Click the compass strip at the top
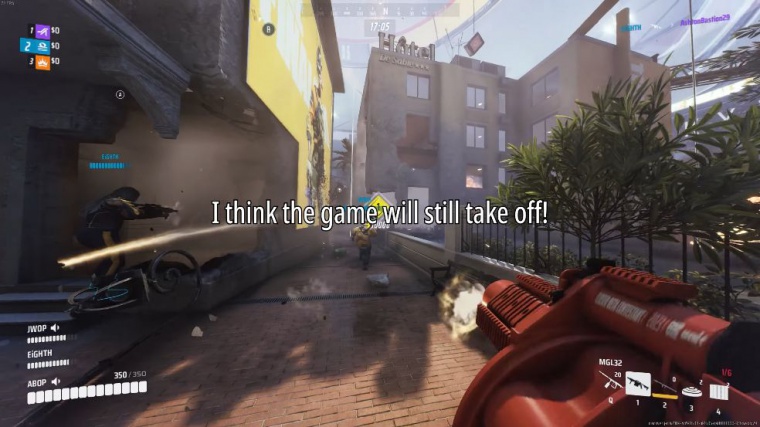 click(379, 10)
